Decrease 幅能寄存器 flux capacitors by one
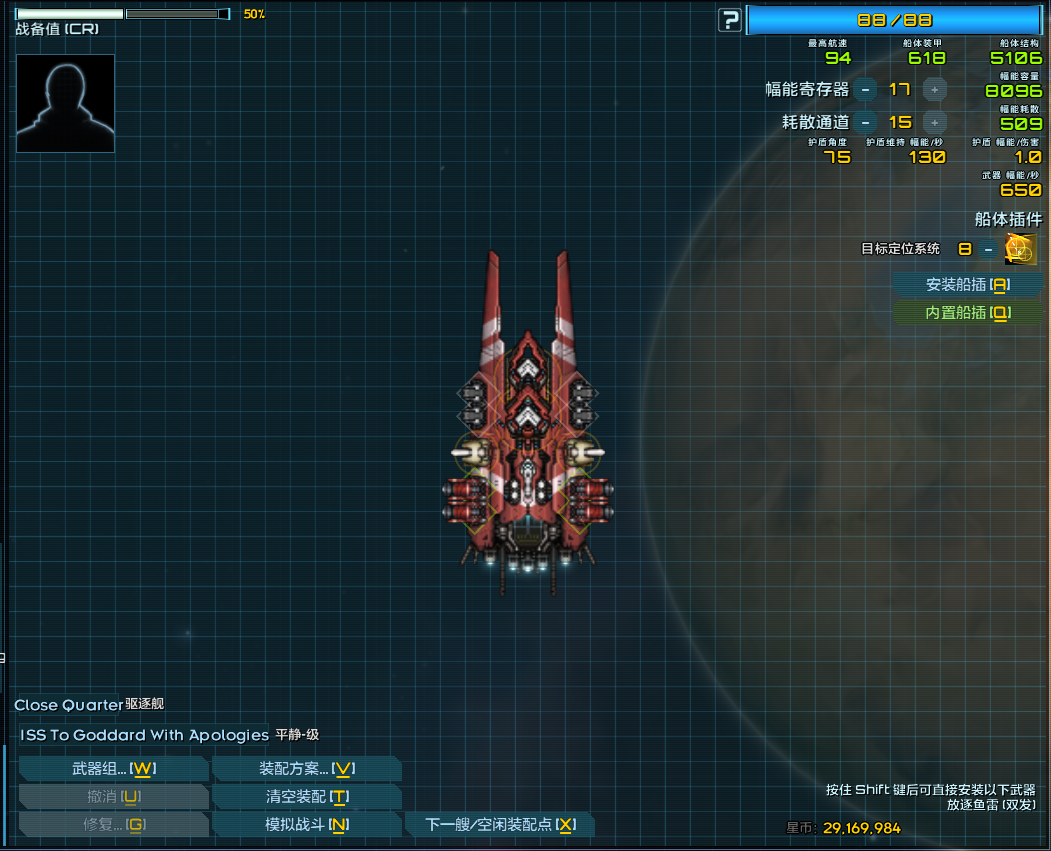The image size is (1051, 851). pos(865,90)
